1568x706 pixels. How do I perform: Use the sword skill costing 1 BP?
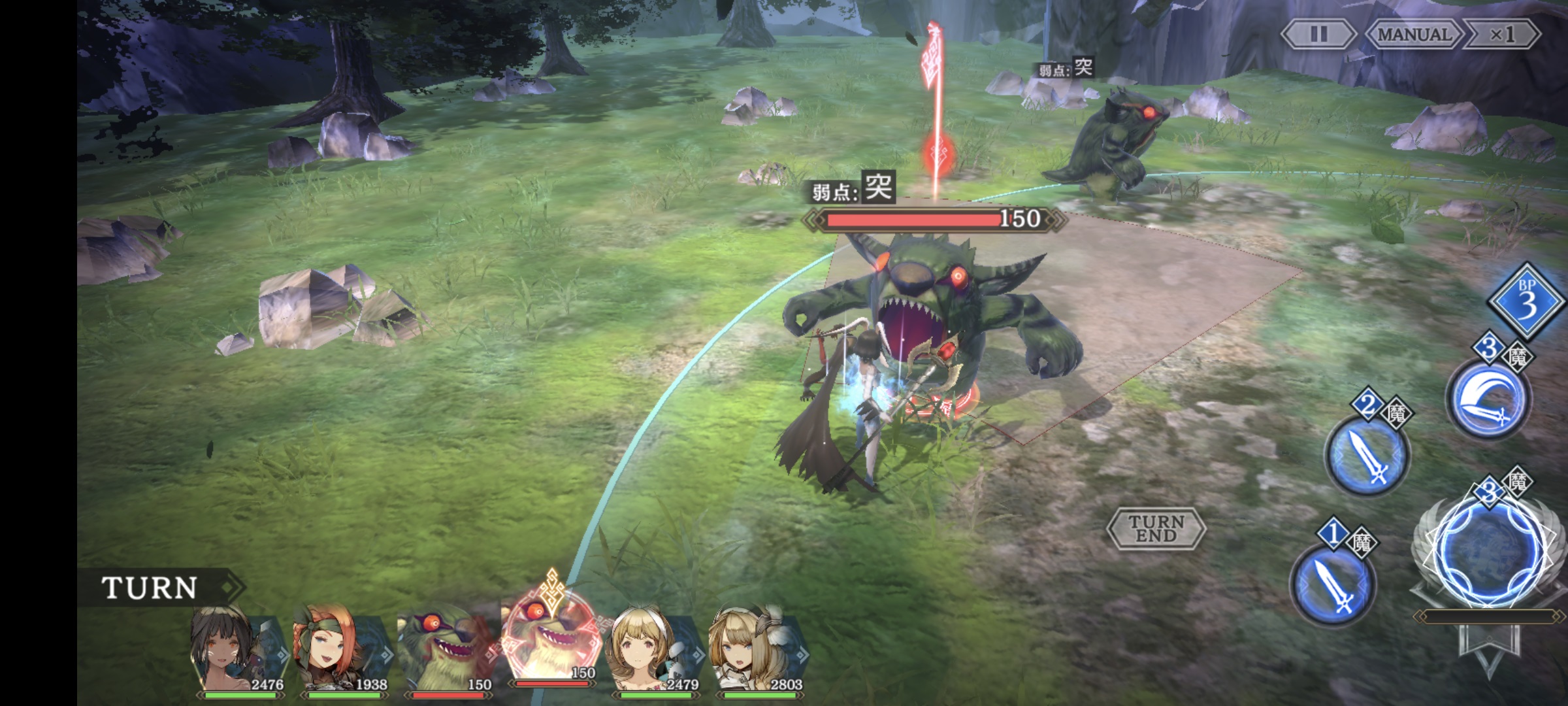coord(1333,584)
